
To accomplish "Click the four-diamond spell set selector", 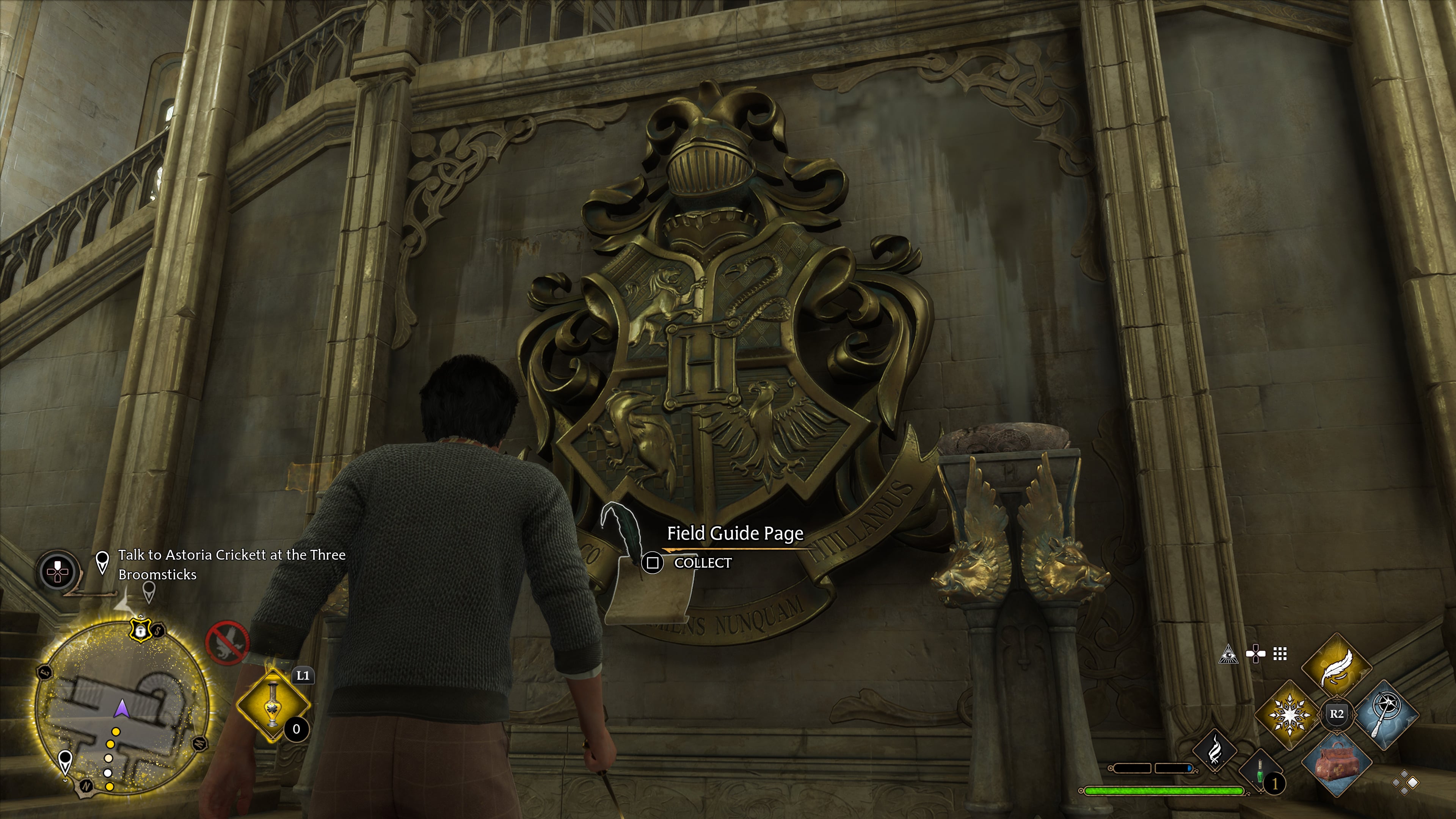I will pos(1405,783).
